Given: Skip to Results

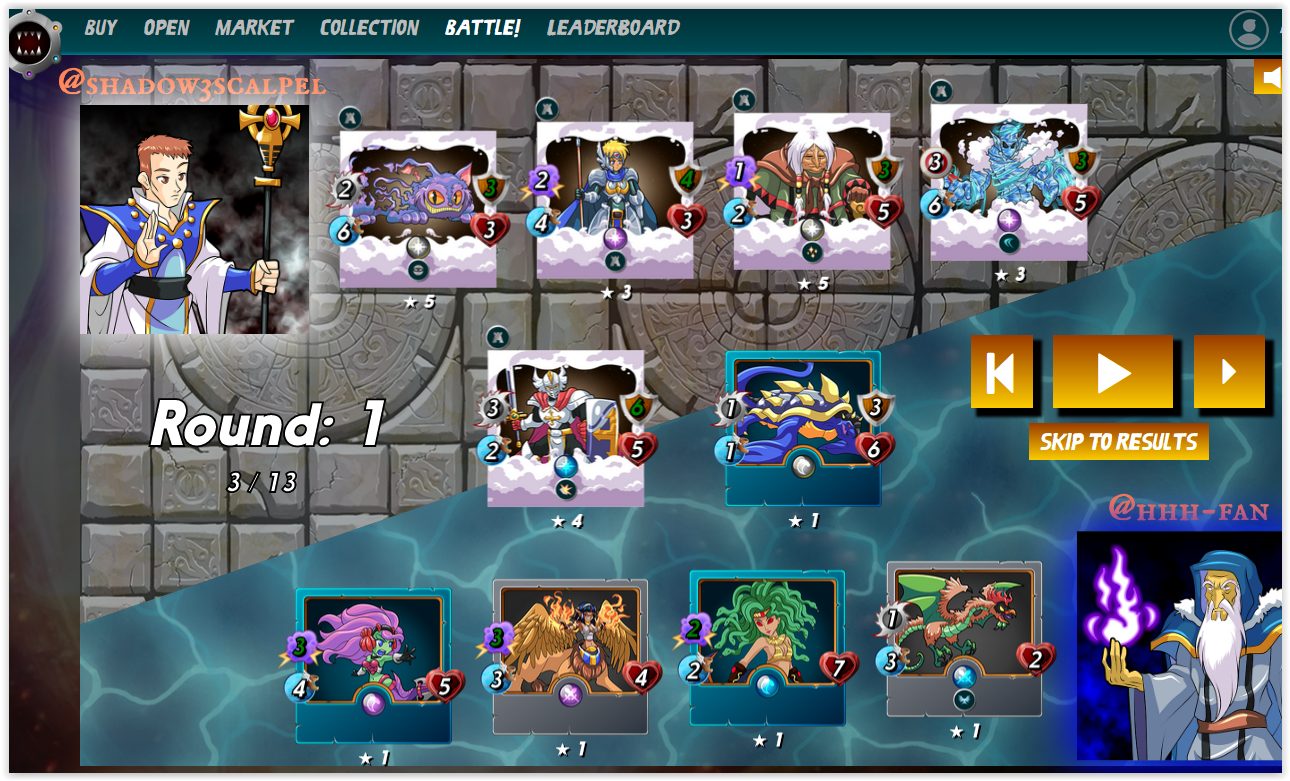Looking at the screenshot, I should 1118,442.
